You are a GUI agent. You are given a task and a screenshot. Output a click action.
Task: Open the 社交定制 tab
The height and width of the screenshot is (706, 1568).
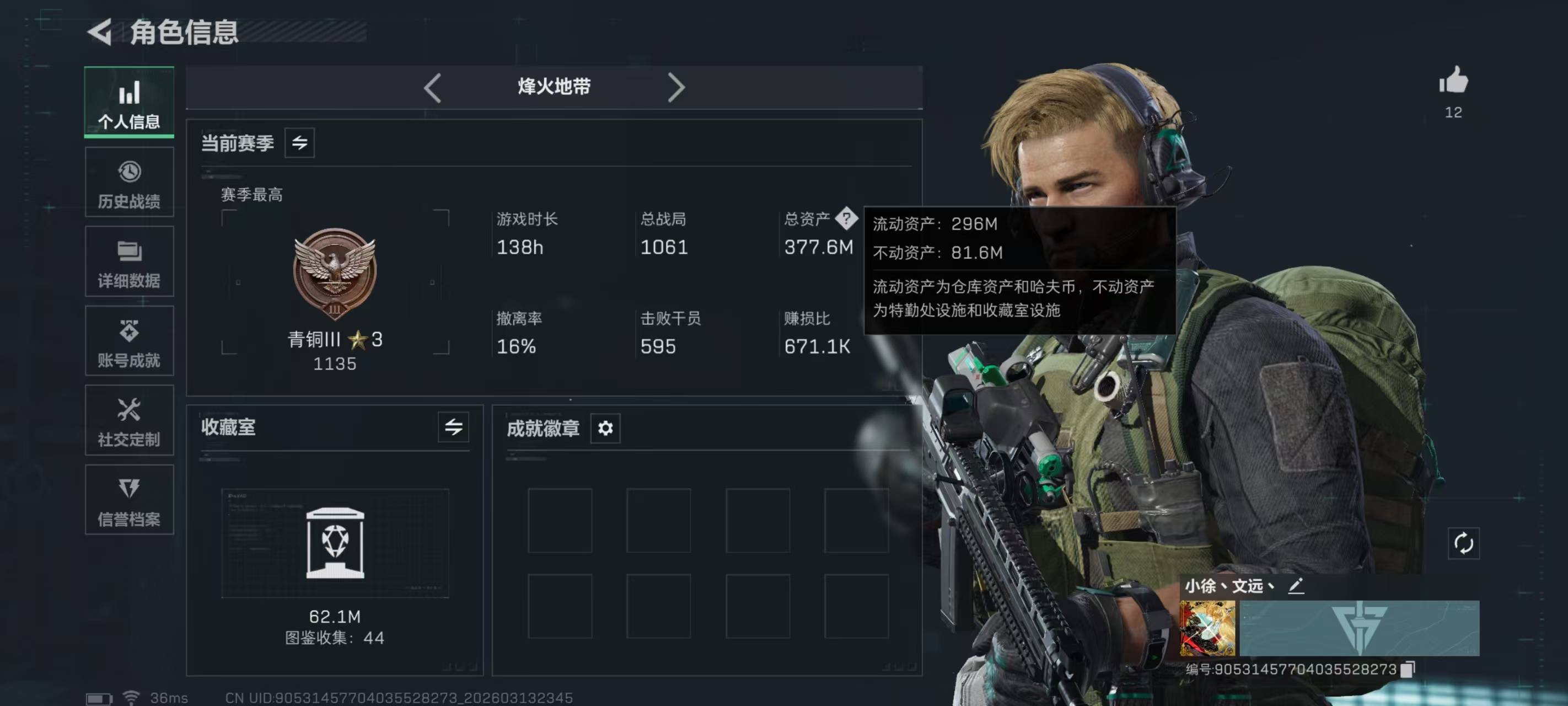coord(129,420)
